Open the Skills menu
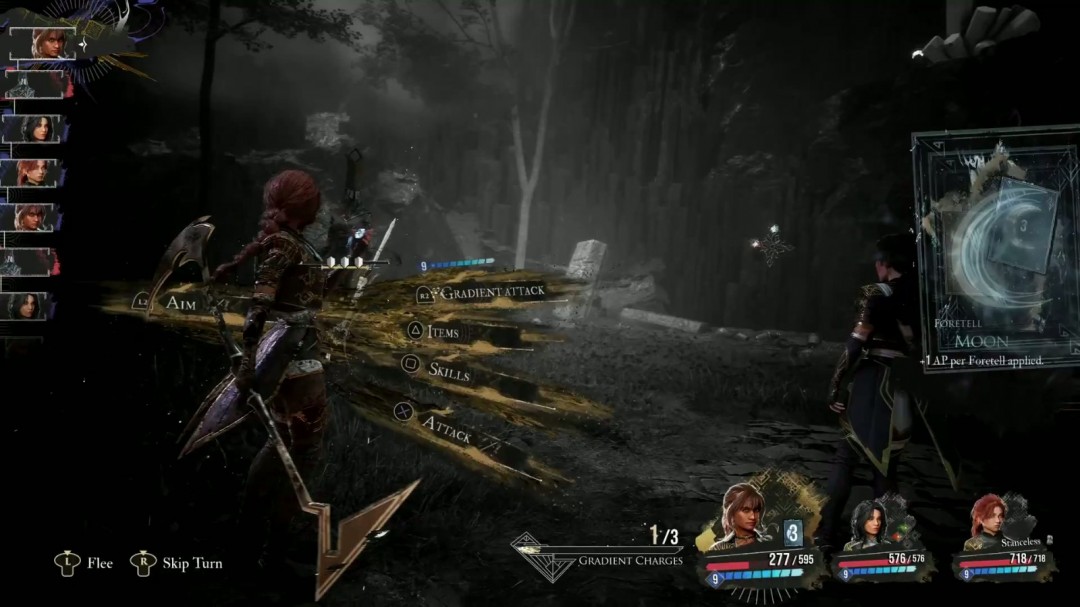Screen dimensions: 1080x607 [448, 369]
